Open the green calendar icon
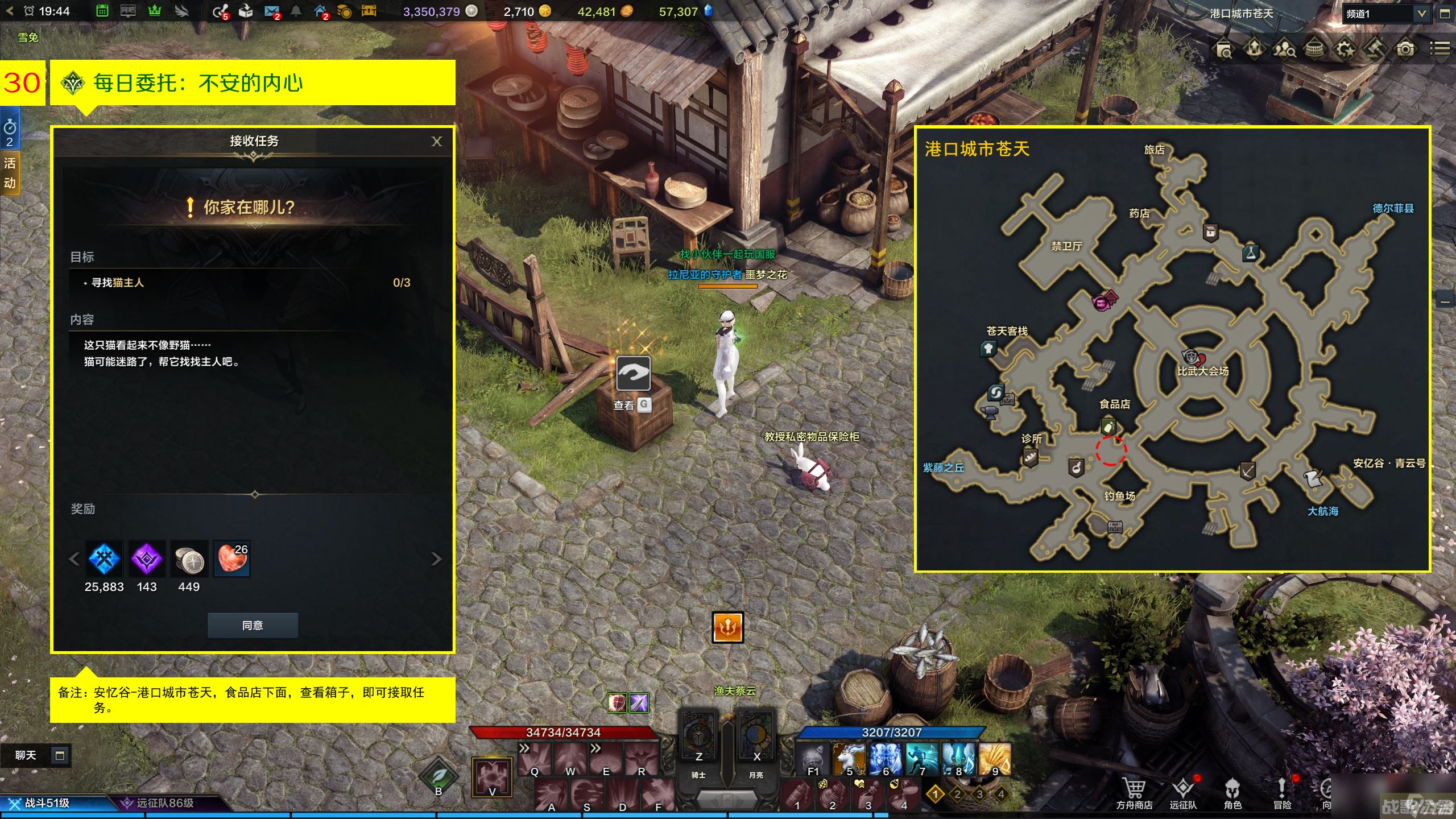This screenshot has width=1456, height=819. tap(102, 11)
